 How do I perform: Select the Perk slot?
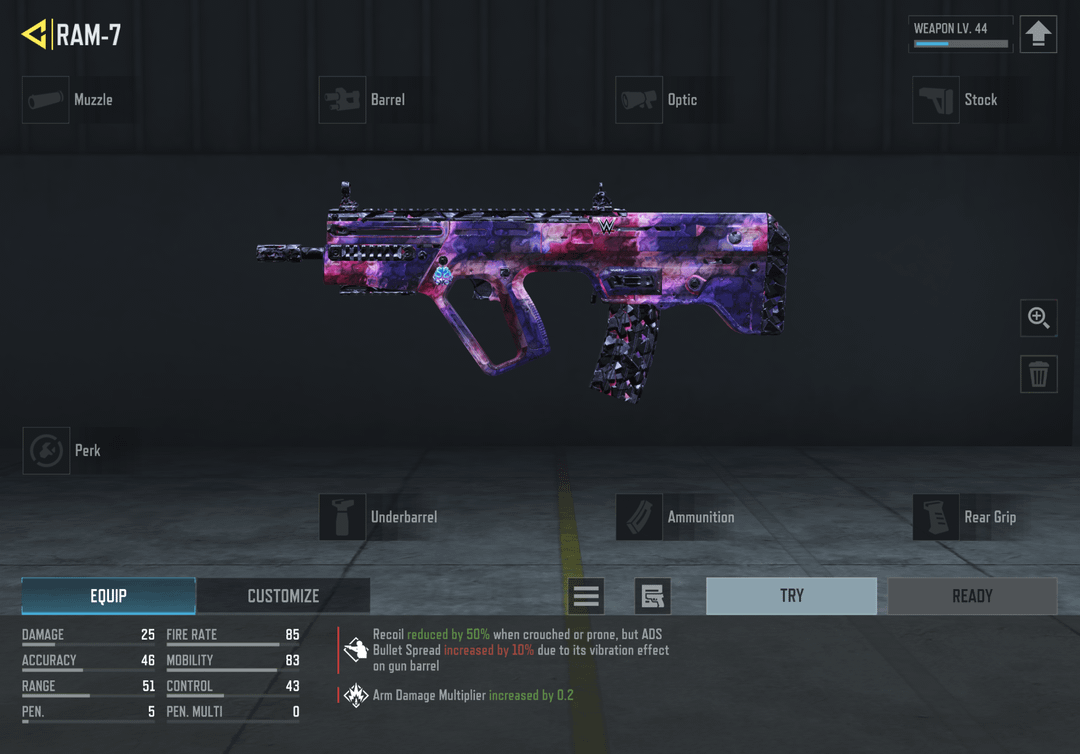tap(46, 451)
